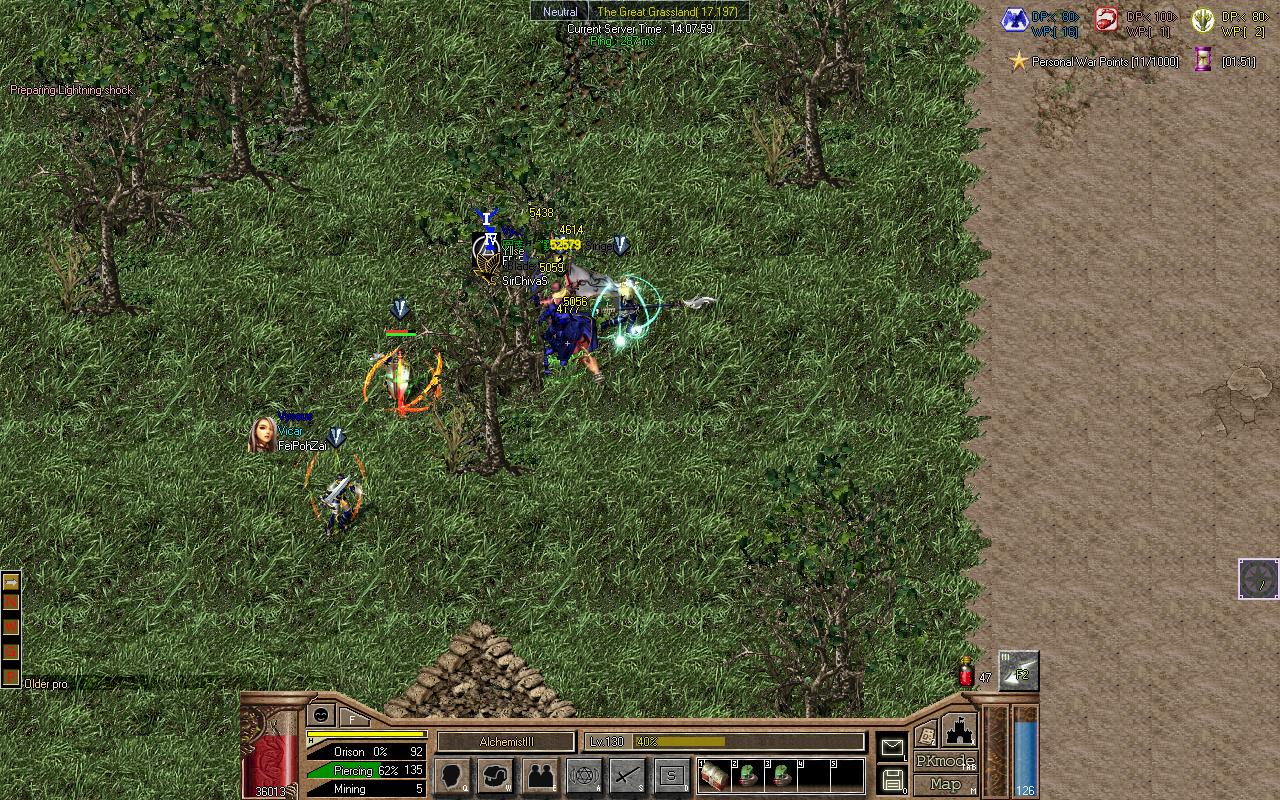The image size is (1280, 800).
Task: Click the arrow chat channel button
Action: coord(11,582)
